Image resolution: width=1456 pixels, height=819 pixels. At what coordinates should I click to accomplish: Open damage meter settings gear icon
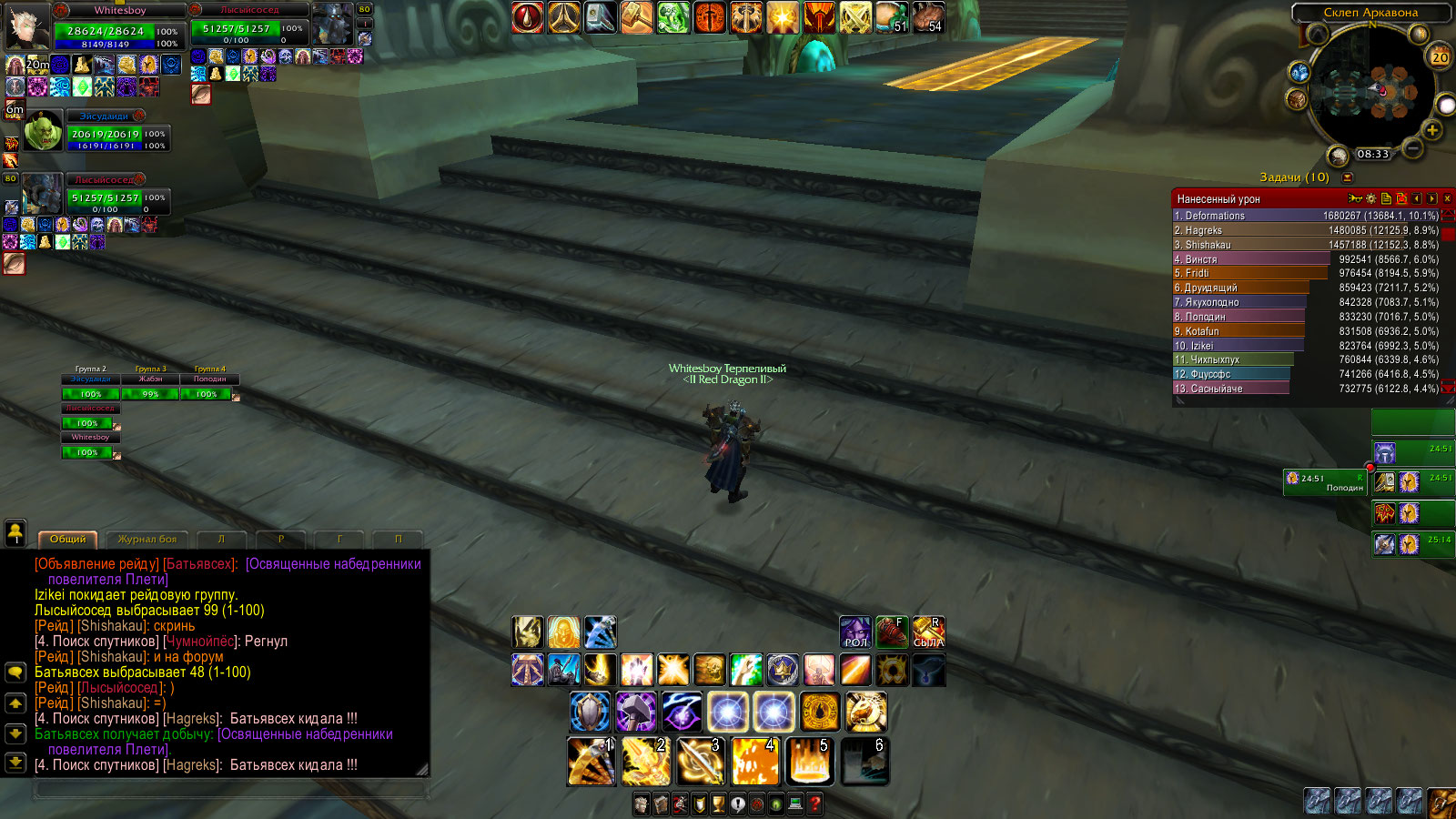pos(1371,198)
